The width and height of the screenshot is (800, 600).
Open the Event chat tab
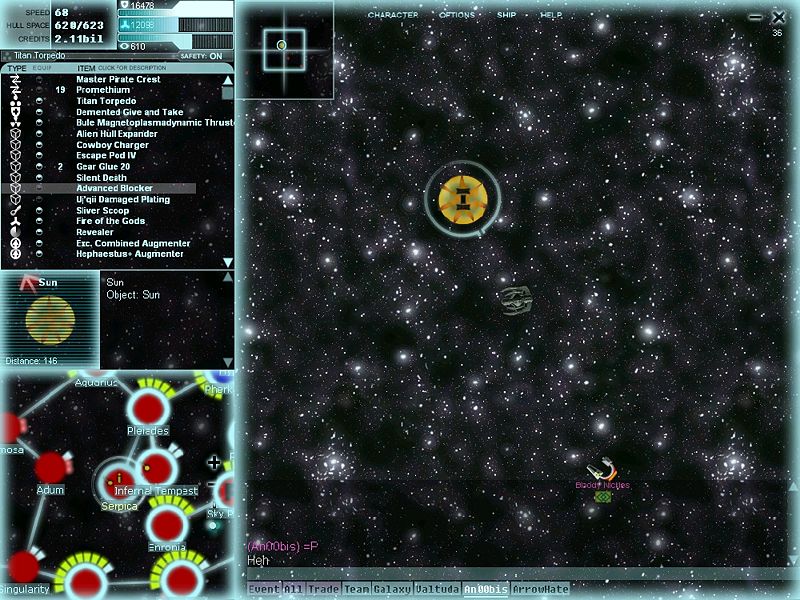(264, 590)
